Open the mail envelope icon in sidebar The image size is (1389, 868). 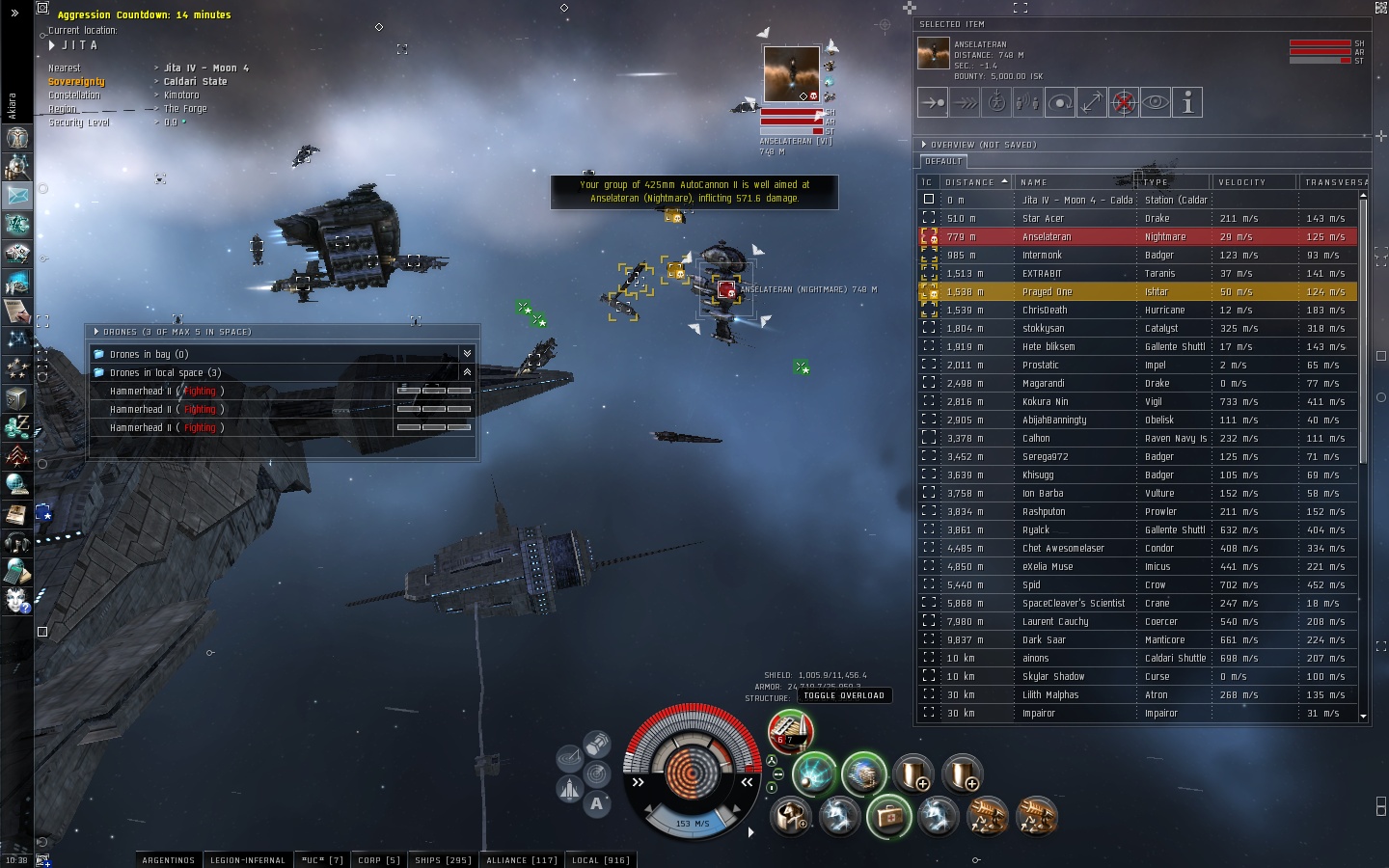tap(17, 195)
